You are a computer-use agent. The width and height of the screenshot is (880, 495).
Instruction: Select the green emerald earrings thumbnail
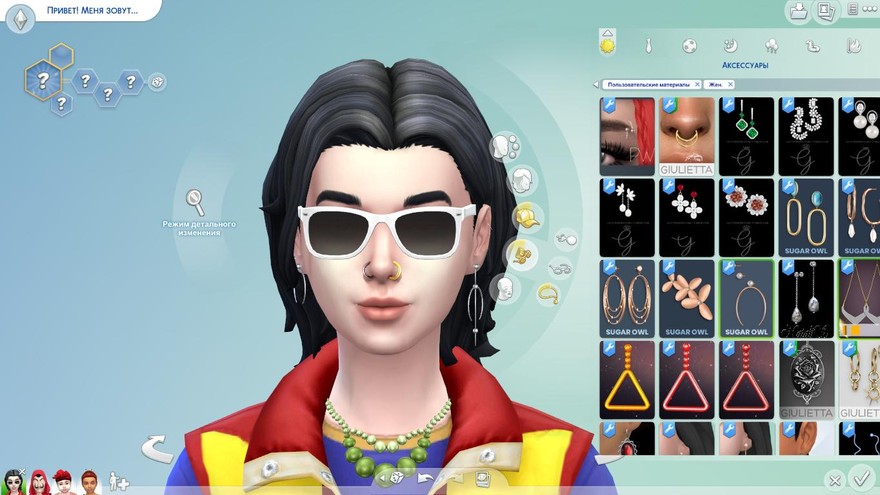click(x=747, y=136)
